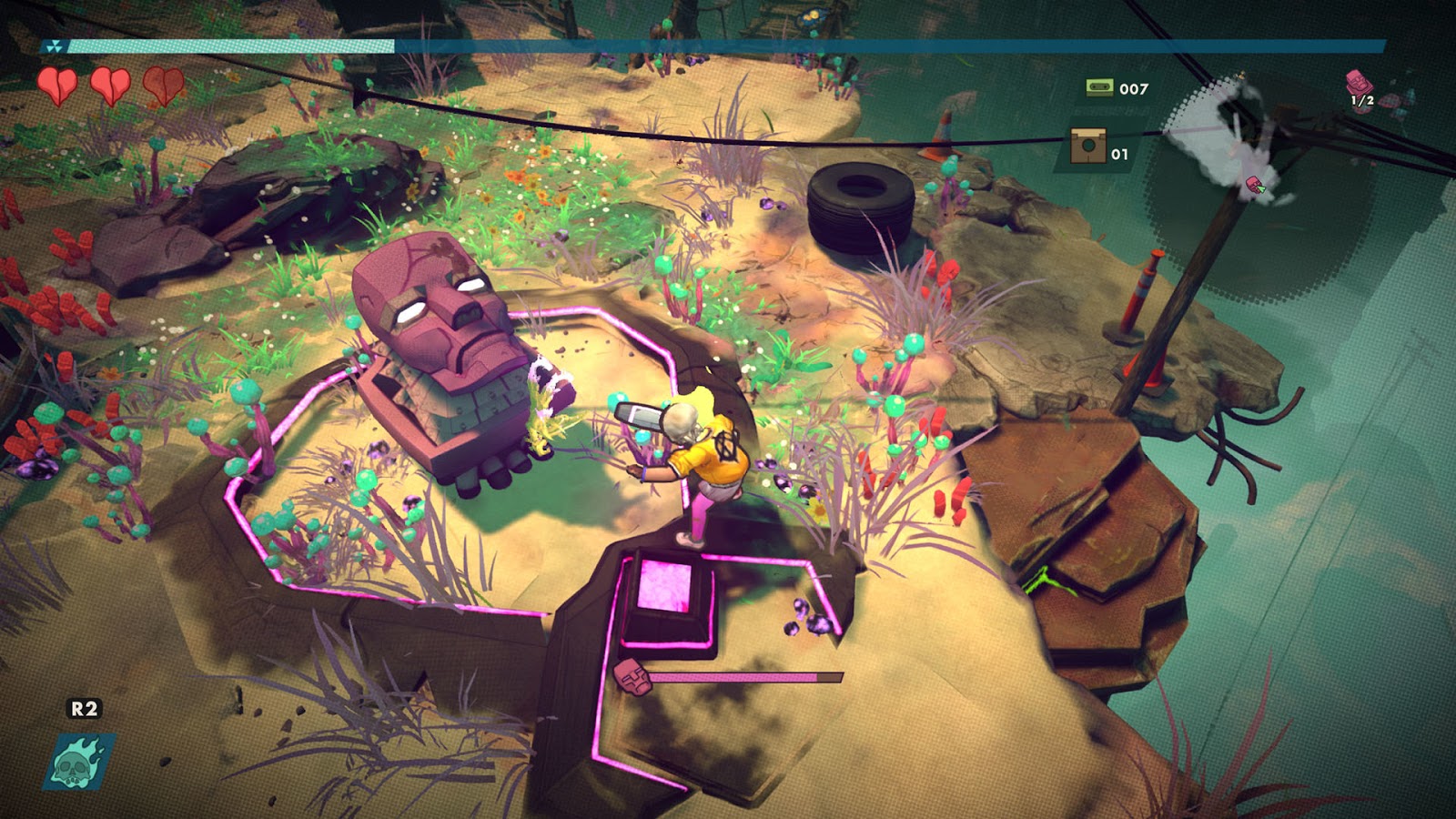Click the green cassette tape counter icon

pyautogui.click(x=1099, y=87)
